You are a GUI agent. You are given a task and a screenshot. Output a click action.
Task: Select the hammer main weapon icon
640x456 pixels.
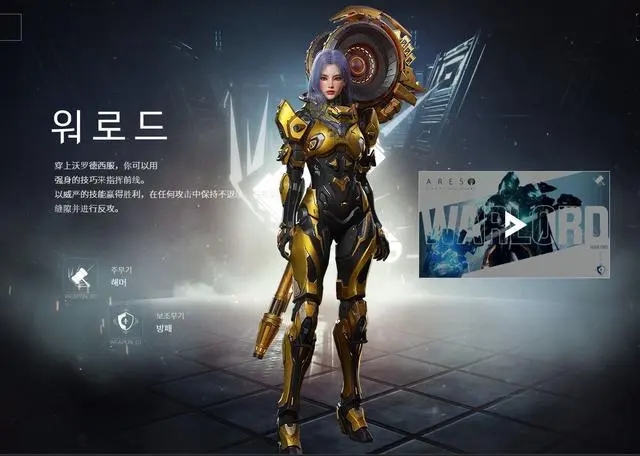(x=78, y=275)
